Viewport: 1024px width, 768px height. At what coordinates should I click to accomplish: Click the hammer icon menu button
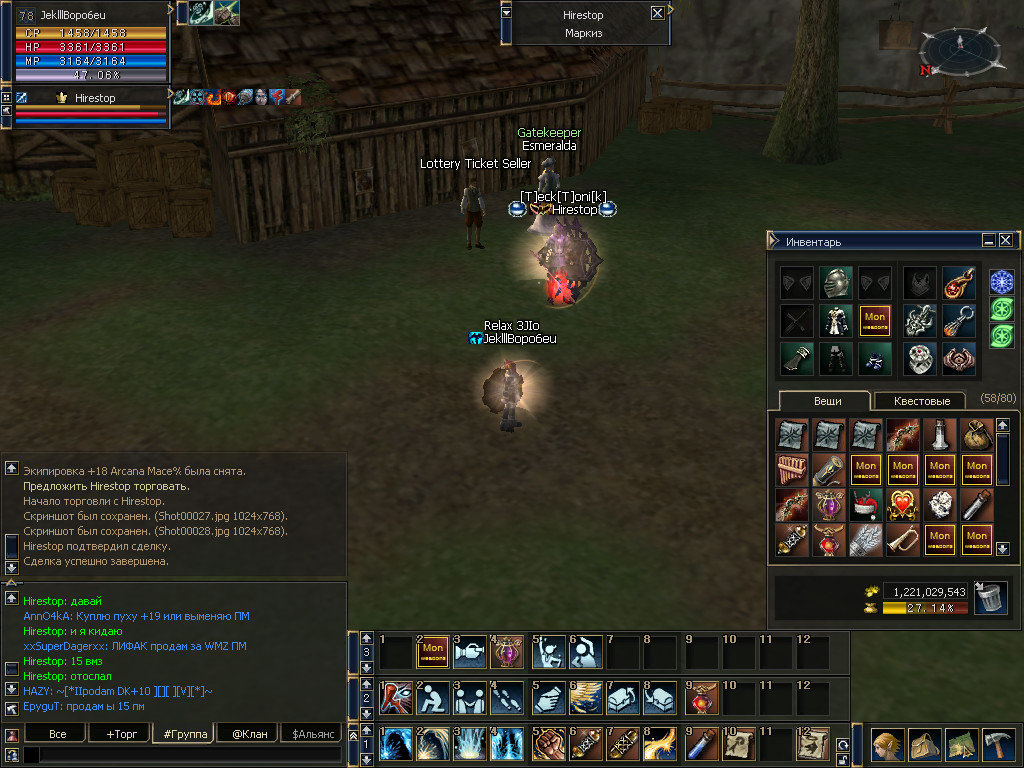[x=996, y=745]
